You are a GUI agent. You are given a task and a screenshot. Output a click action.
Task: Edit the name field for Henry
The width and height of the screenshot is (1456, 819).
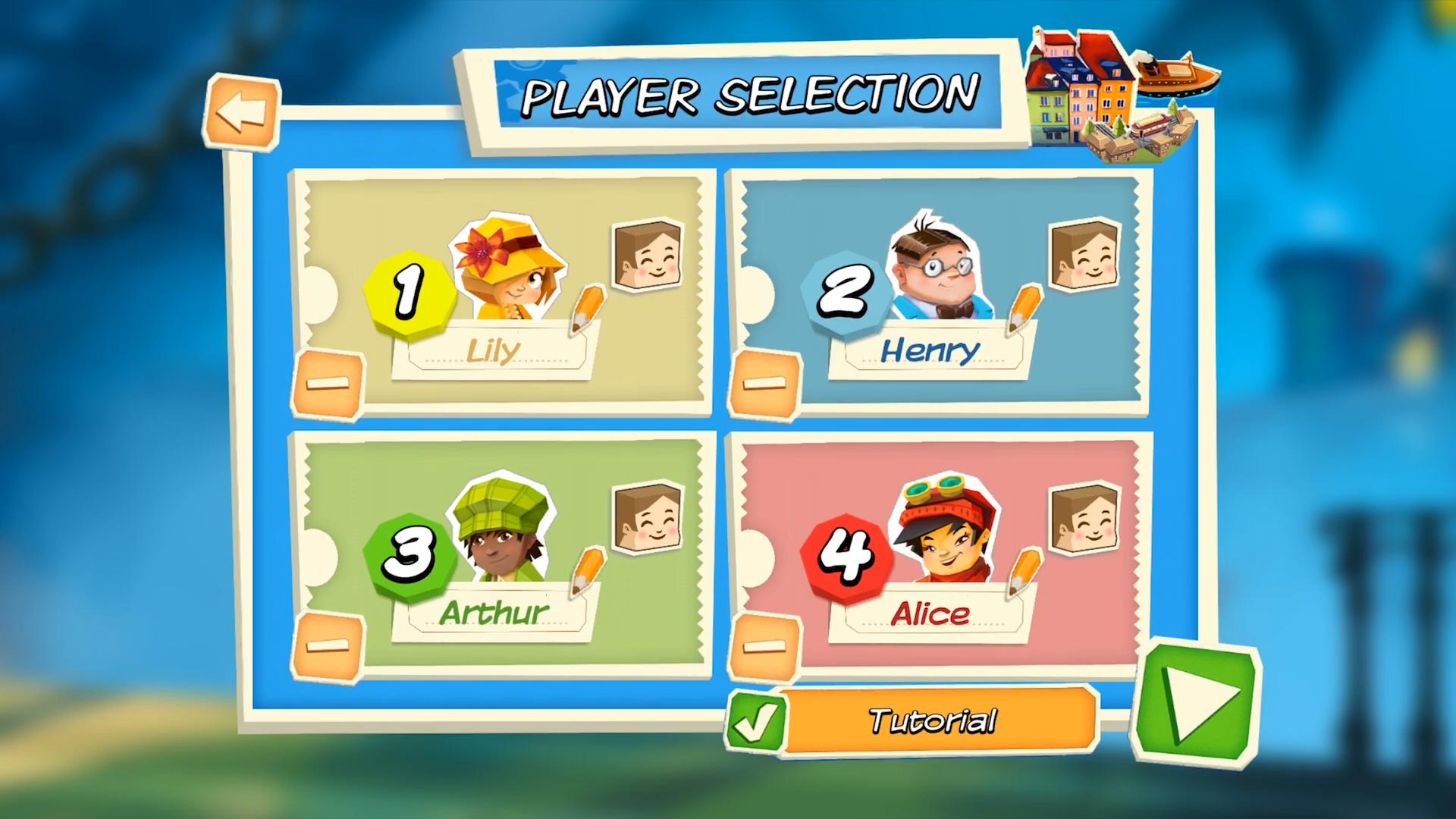[930, 352]
